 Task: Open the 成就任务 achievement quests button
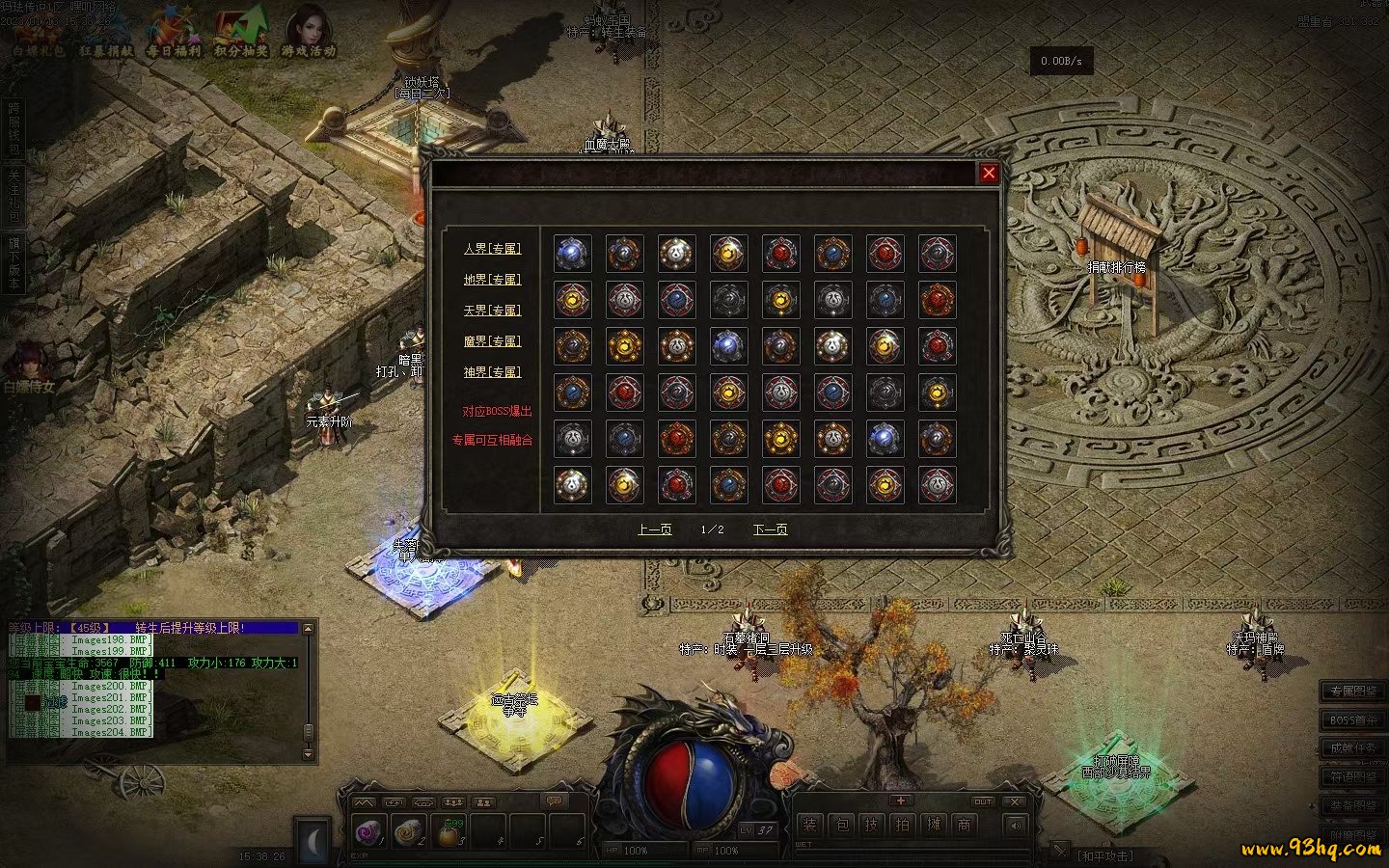coord(1353,747)
